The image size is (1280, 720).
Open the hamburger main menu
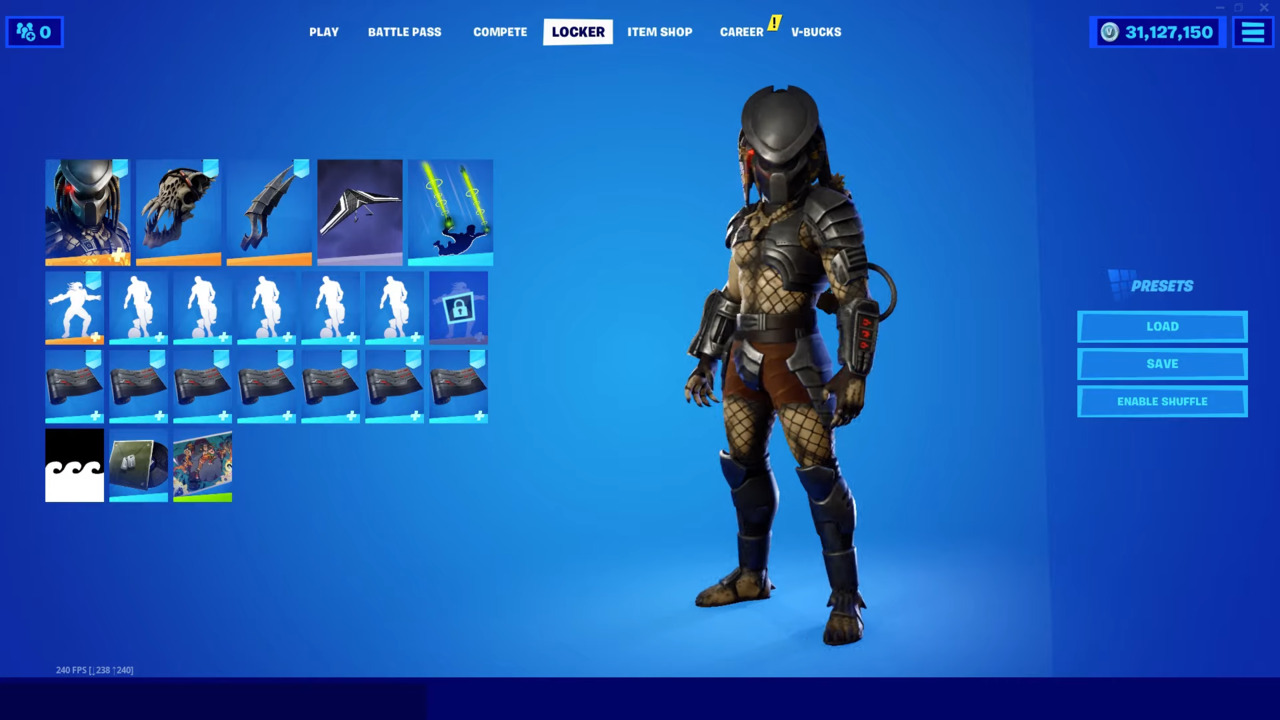coord(1252,31)
